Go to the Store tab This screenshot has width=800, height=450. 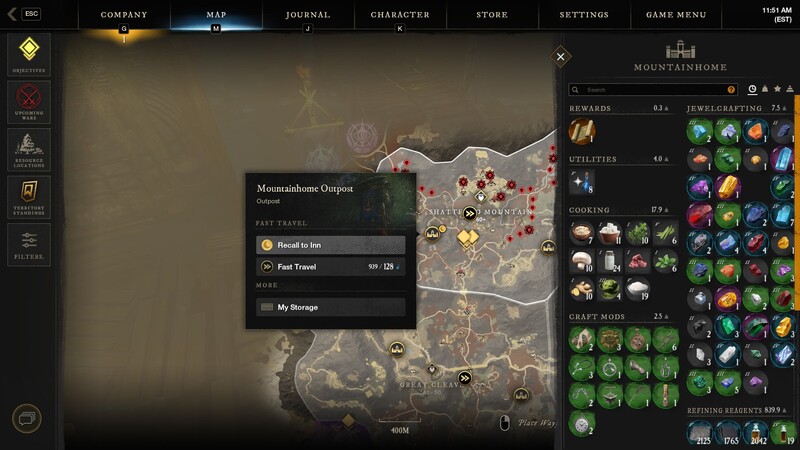[492, 15]
